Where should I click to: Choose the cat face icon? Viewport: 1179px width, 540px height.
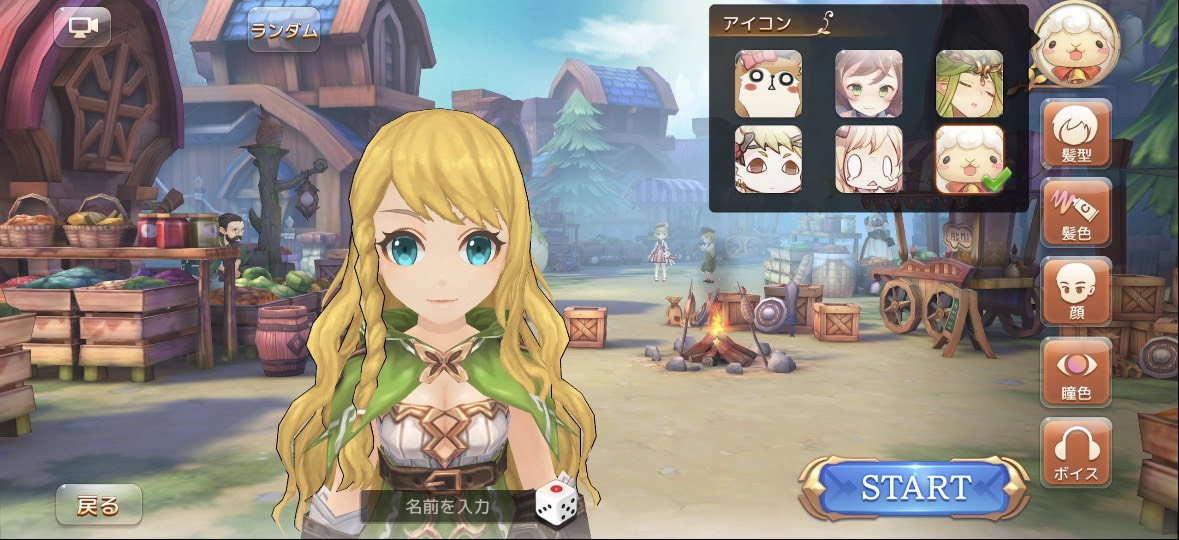pos(768,84)
